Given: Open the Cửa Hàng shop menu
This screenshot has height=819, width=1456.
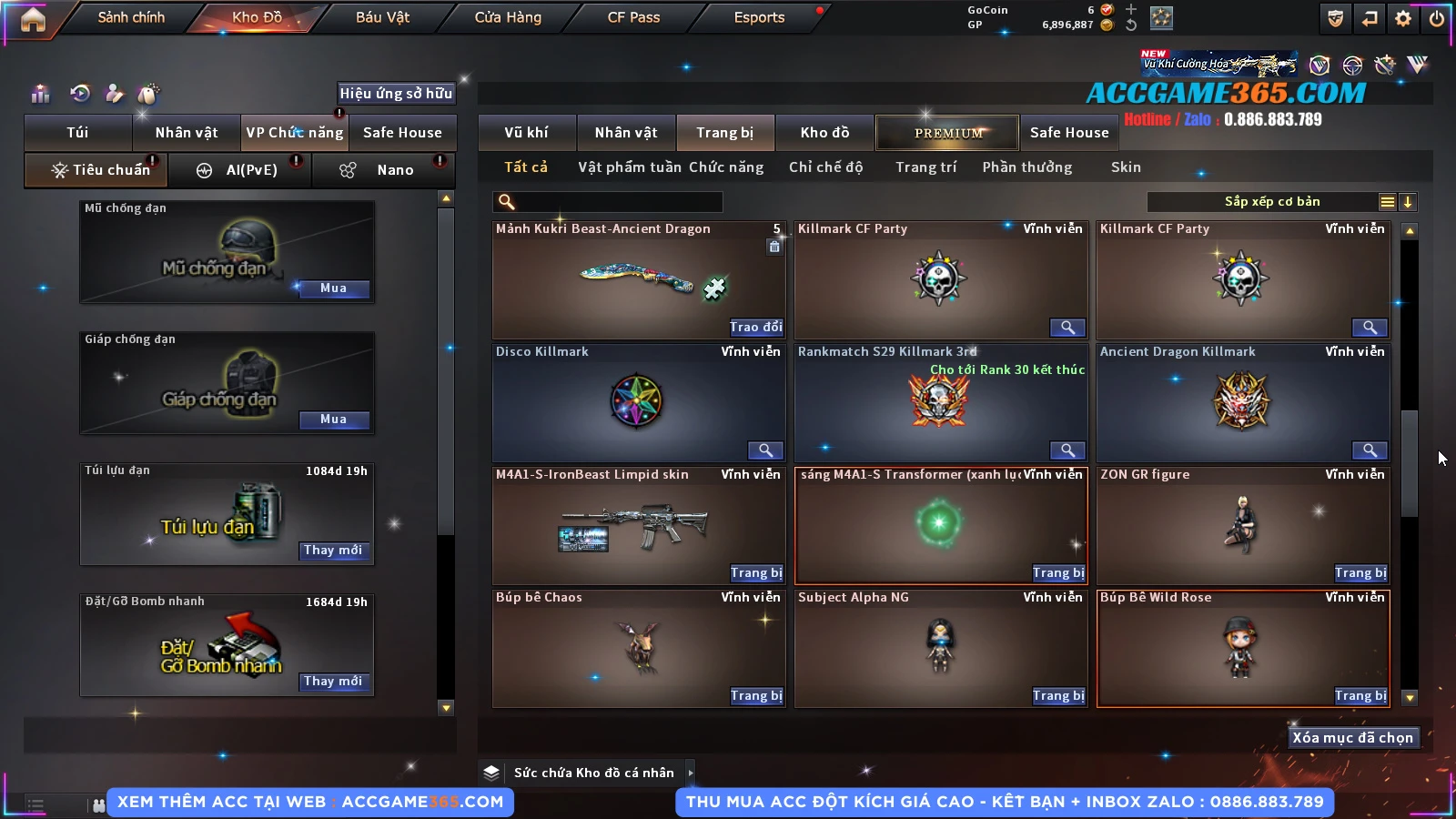Looking at the screenshot, I should [x=508, y=17].
